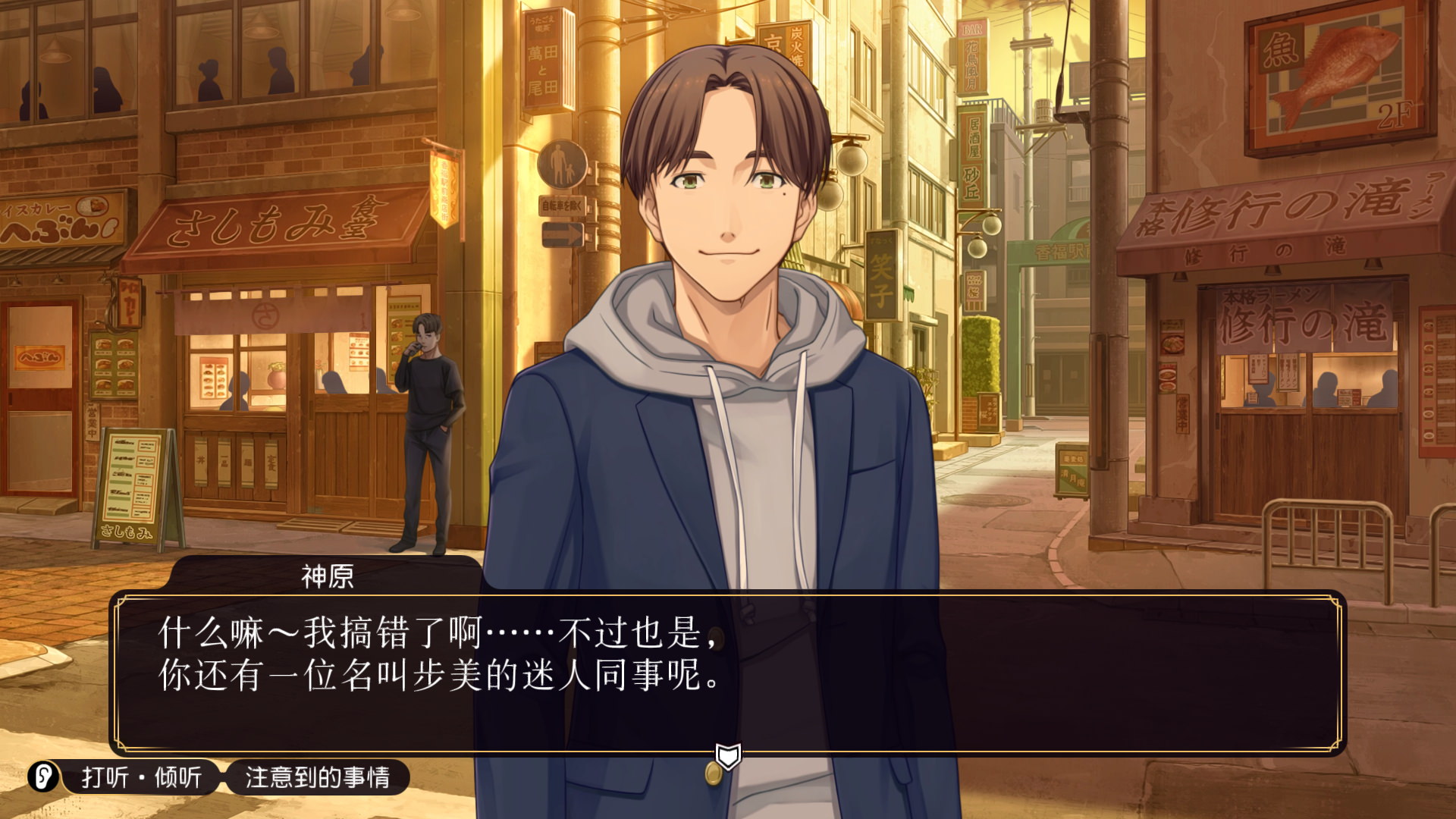Advance dialogue with the arrow indicator
1456x819 pixels.
point(728,755)
